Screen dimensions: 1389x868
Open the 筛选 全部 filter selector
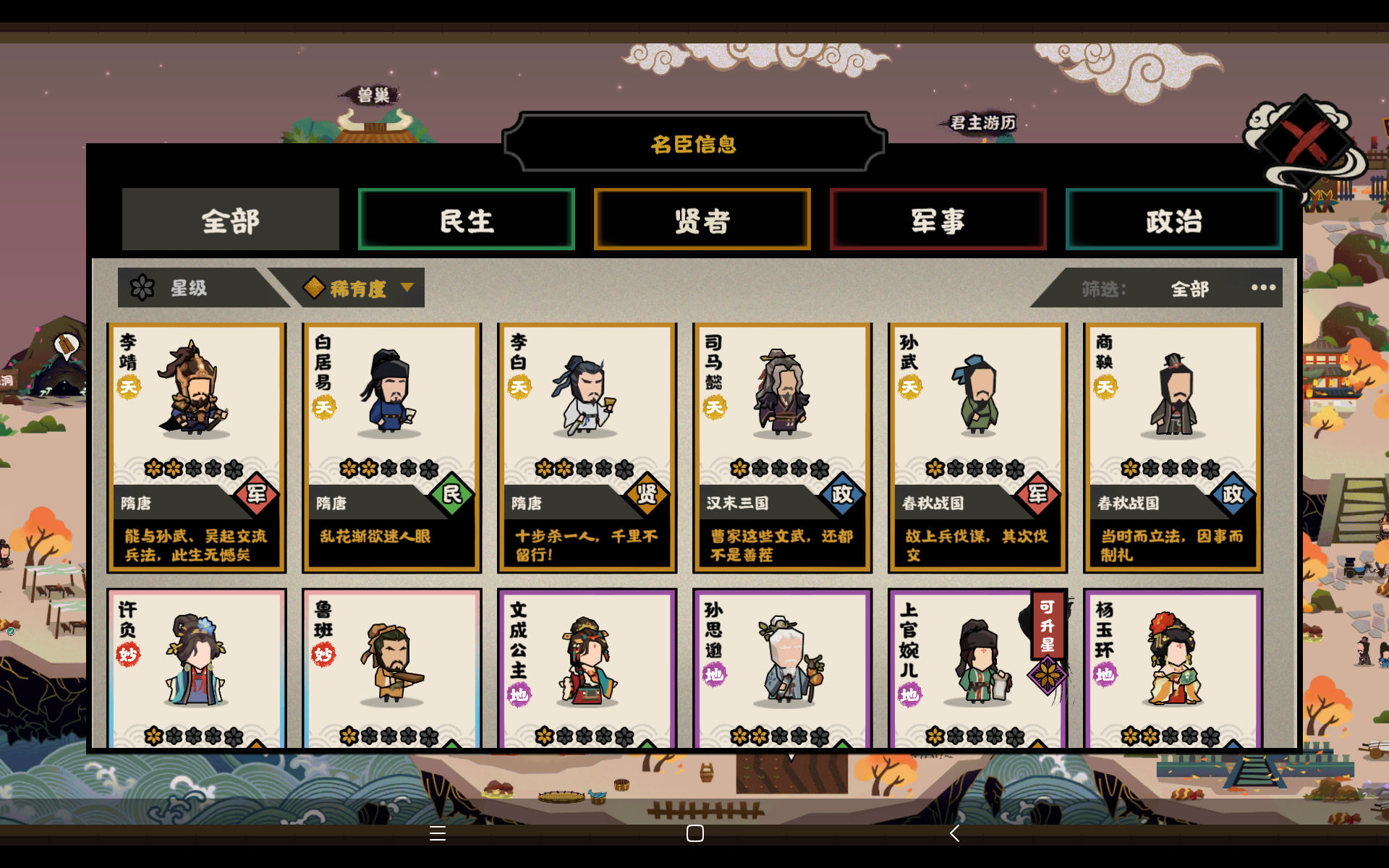pos(1189,287)
